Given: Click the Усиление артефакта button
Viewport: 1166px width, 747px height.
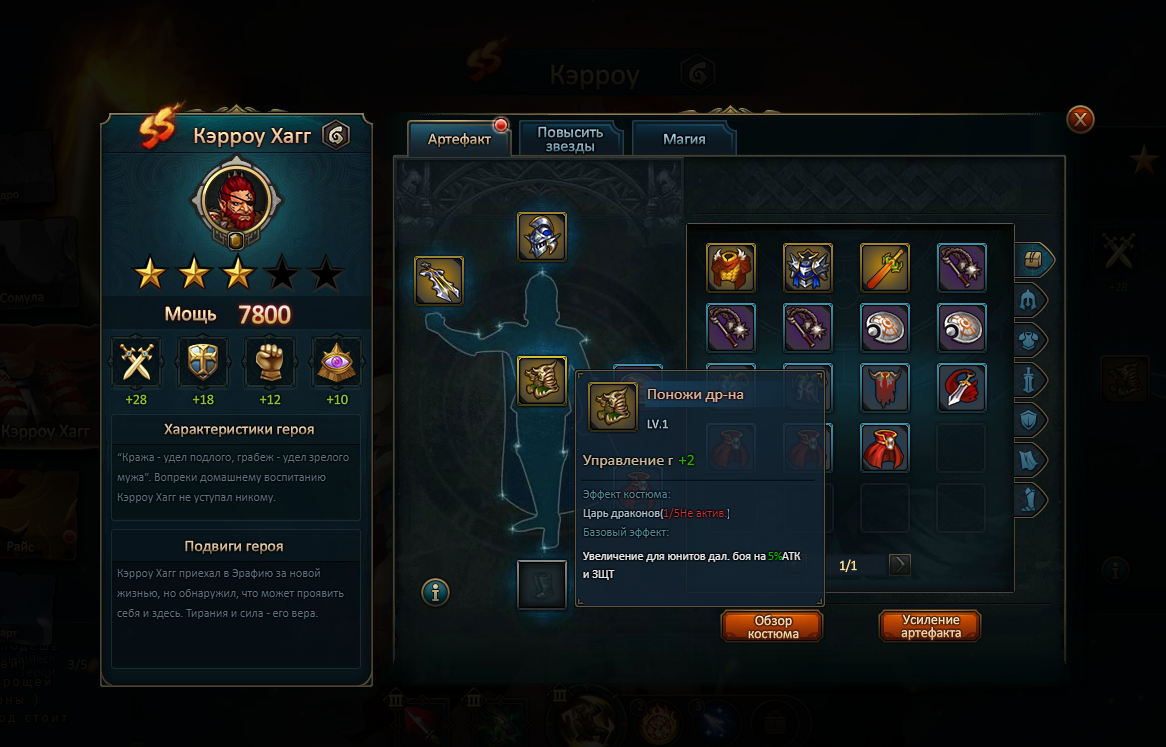Looking at the screenshot, I should tap(930, 627).
